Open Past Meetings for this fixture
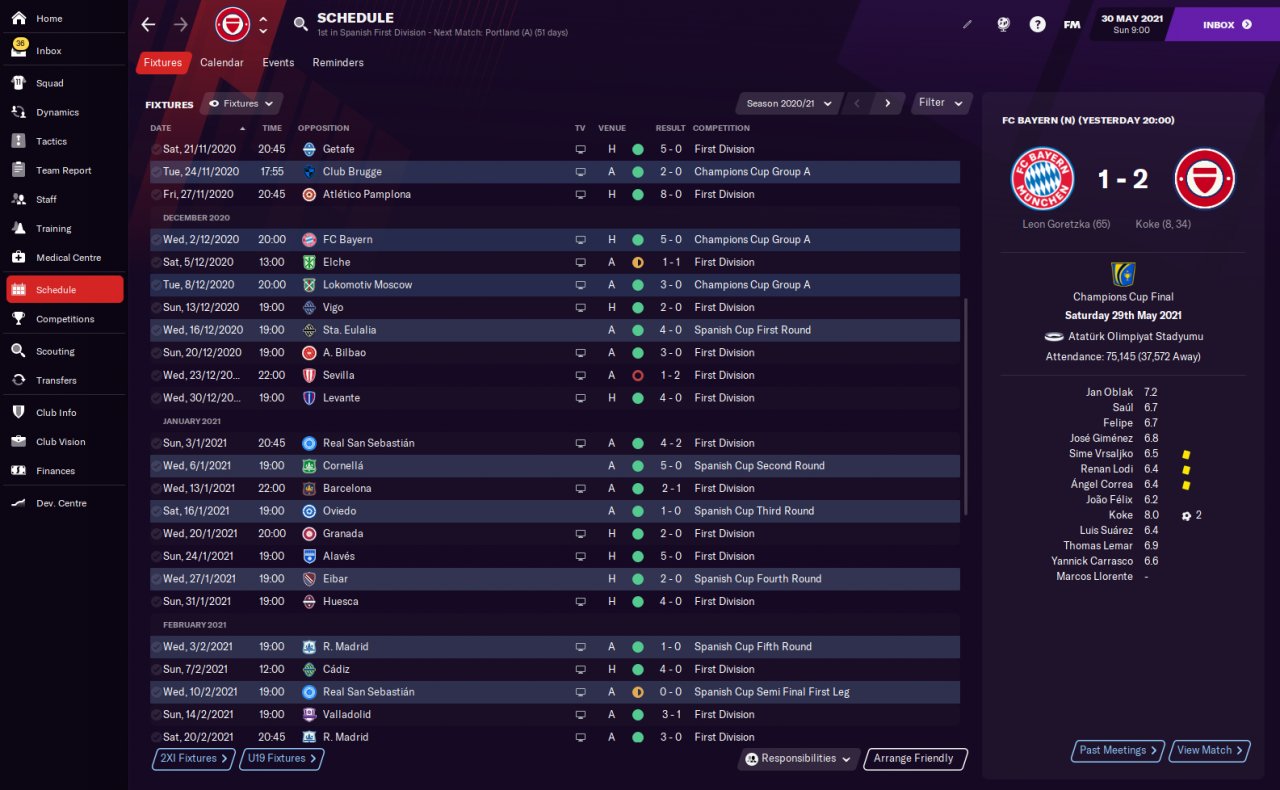 tap(1118, 750)
